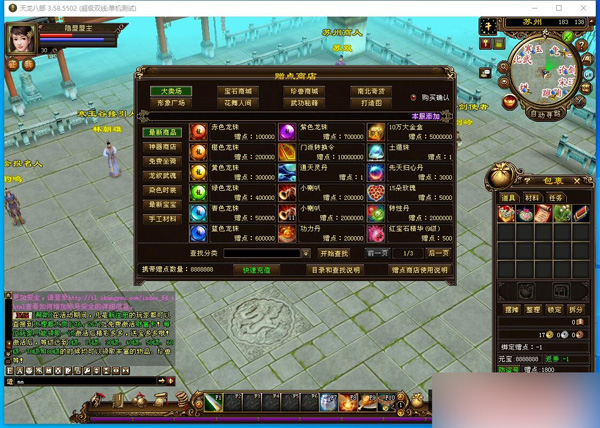
Task: Choose the 神器商店 sidebar category
Action: pyautogui.click(x=163, y=146)
